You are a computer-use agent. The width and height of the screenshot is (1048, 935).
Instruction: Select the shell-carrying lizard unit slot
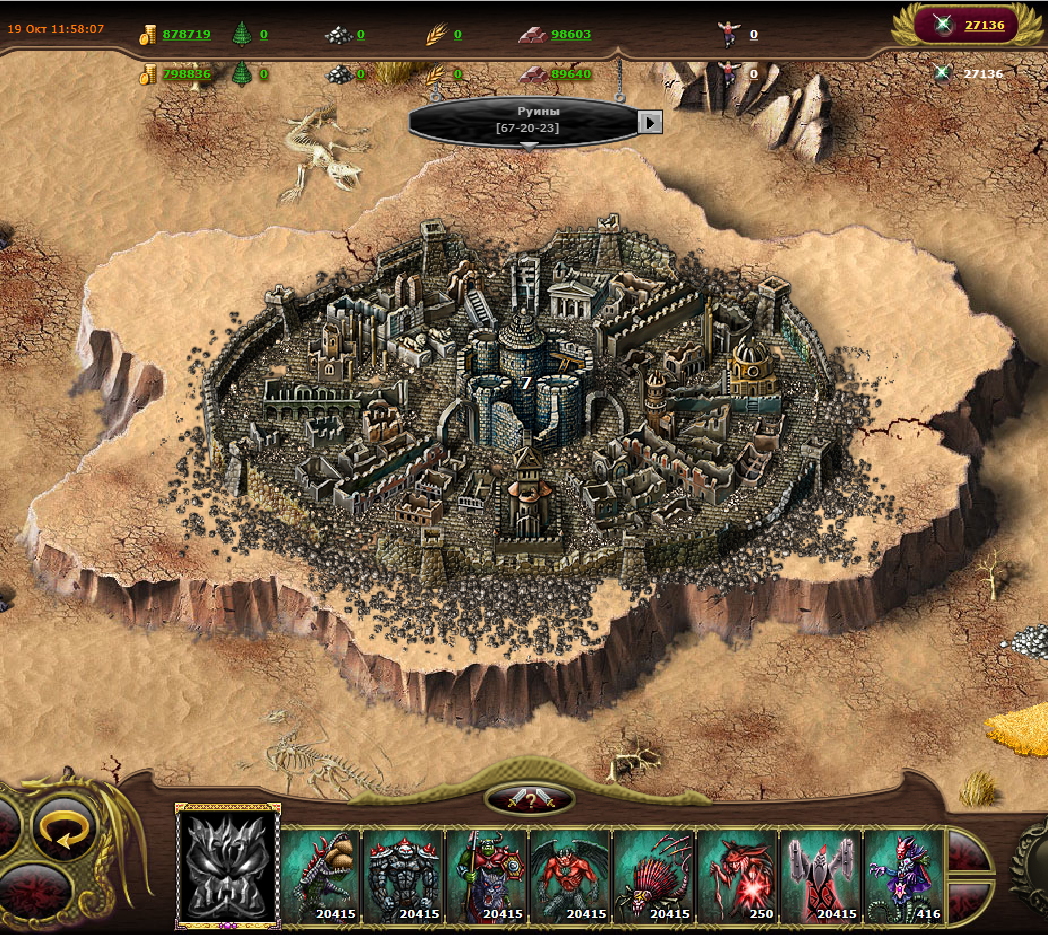[x=322, y=874]
